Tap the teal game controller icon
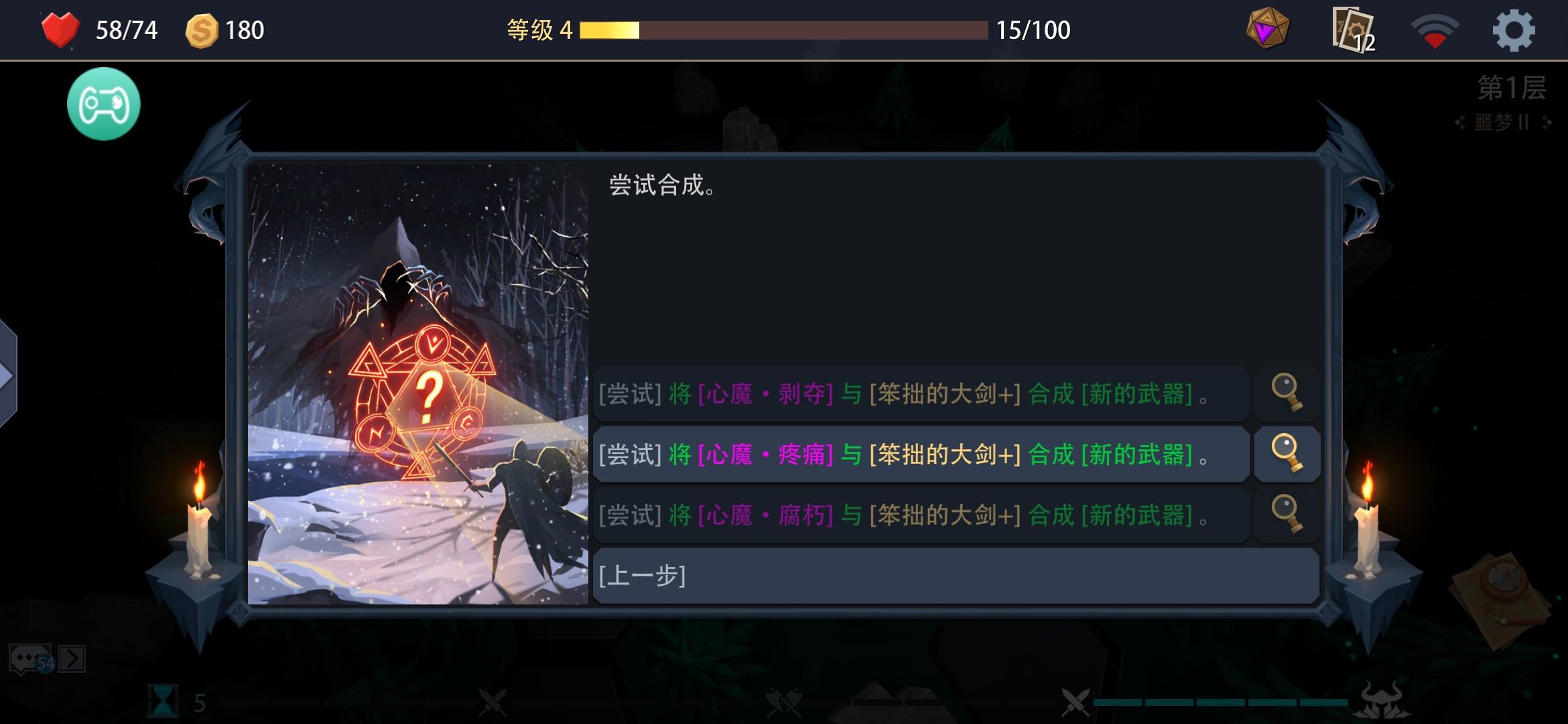Viewport: 1568px width, 724px height. 104,103
